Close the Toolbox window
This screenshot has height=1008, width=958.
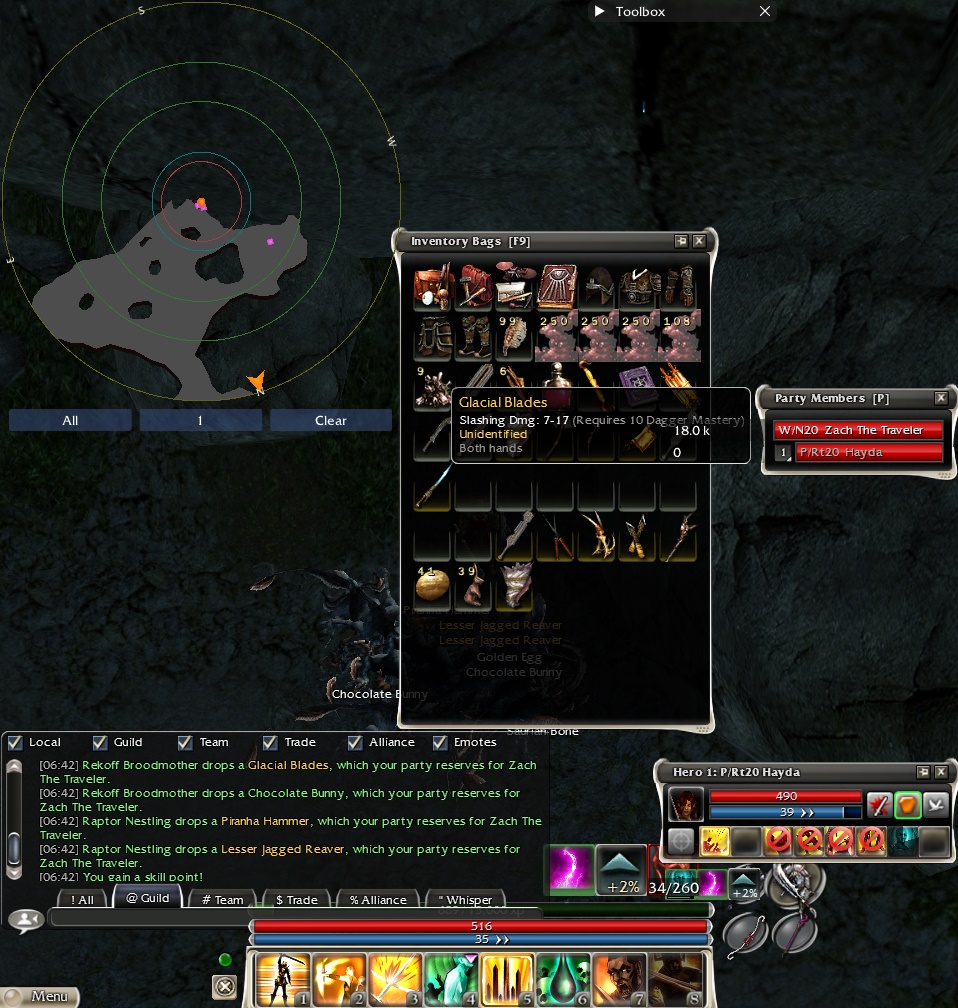click(765, 11)
